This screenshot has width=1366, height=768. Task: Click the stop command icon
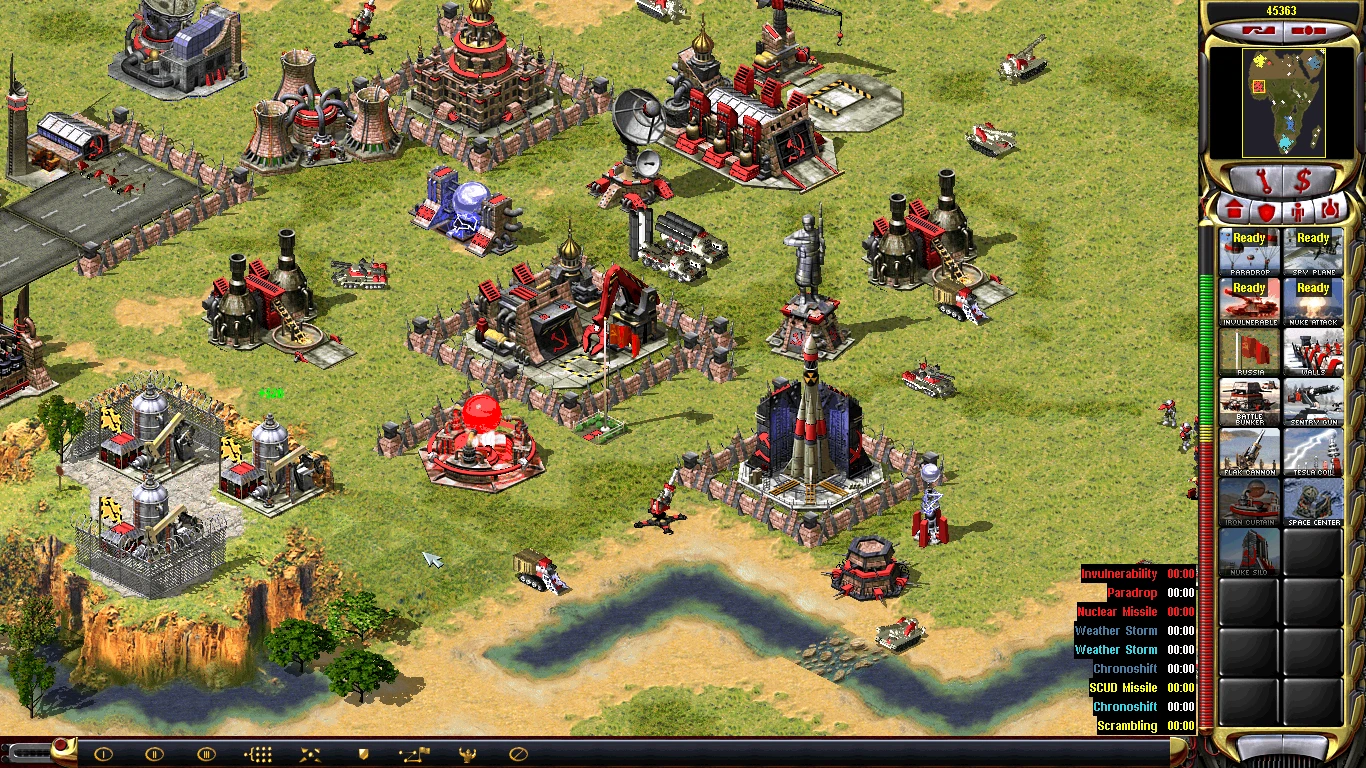tap(518, 754)
